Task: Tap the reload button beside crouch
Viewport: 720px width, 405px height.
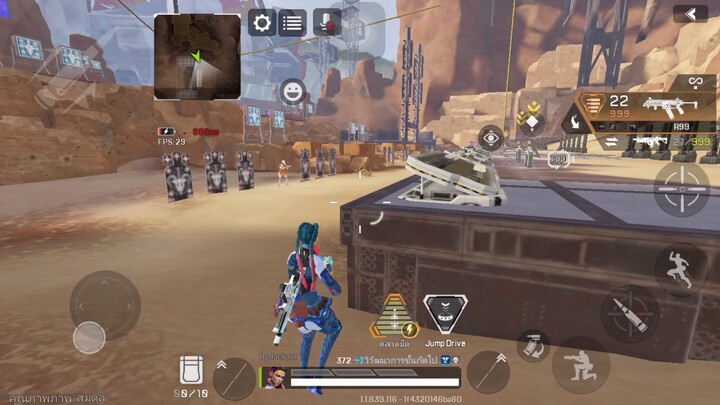Action: 532,345
